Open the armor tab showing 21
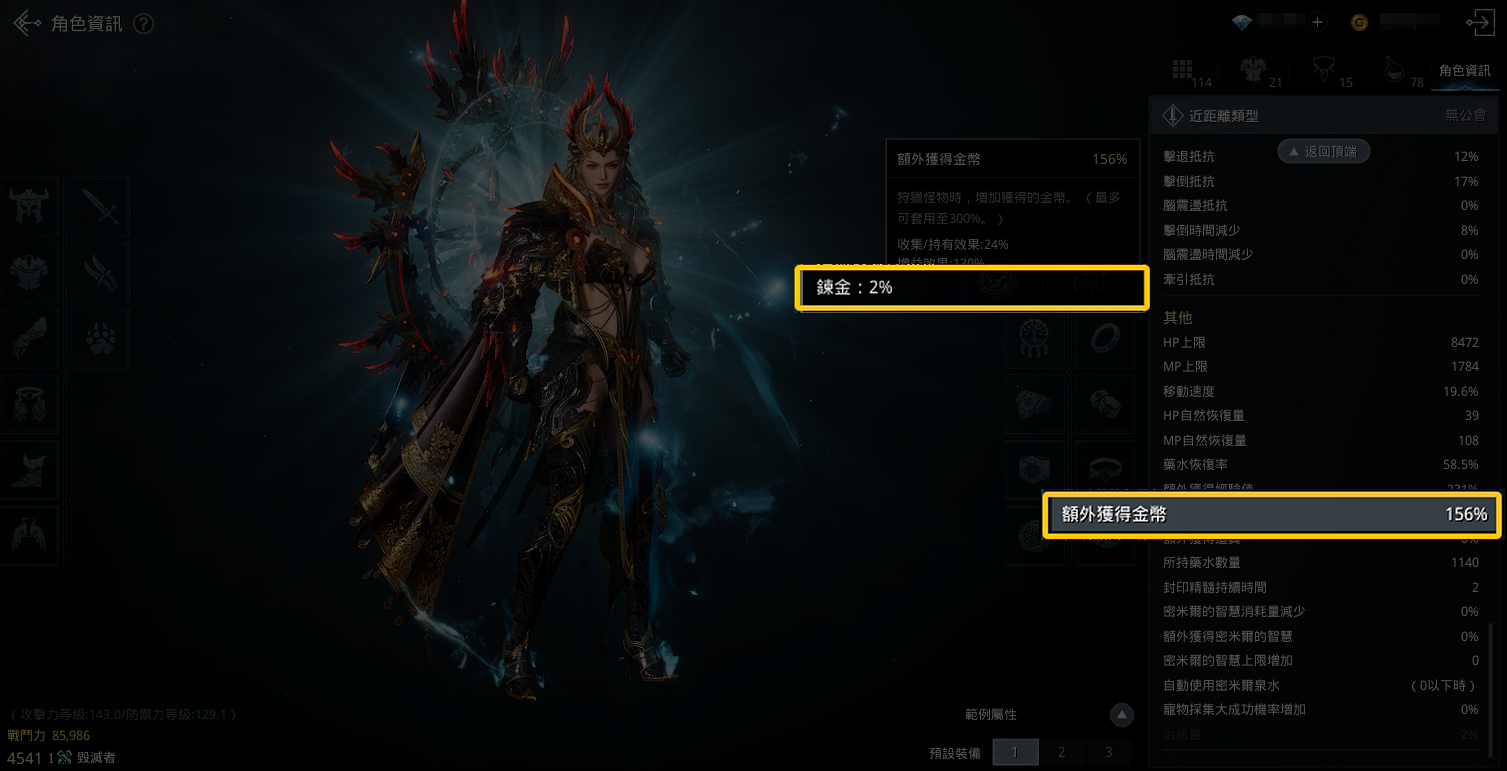 coord(1253,69)
